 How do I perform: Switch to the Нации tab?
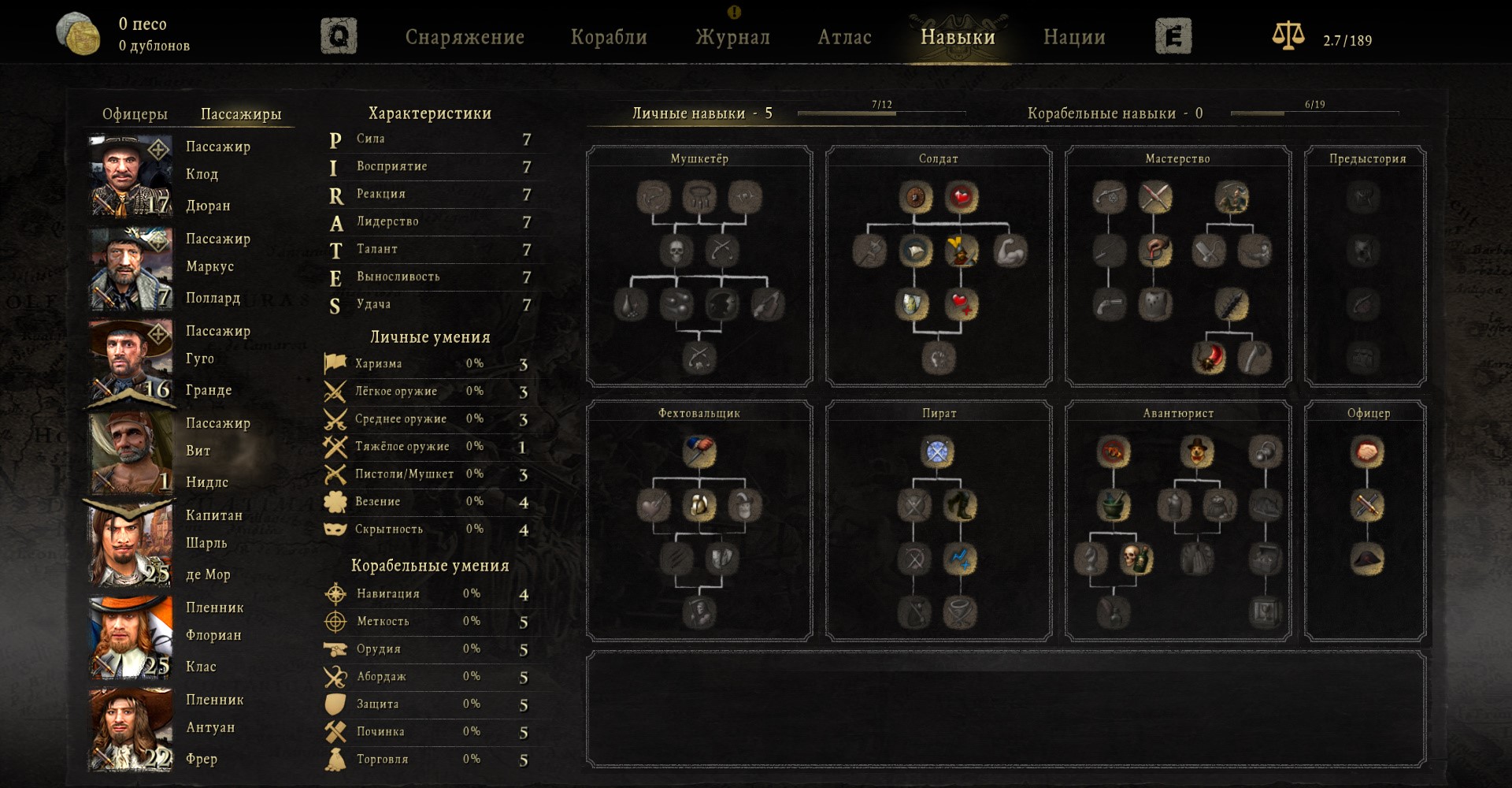1074,37
